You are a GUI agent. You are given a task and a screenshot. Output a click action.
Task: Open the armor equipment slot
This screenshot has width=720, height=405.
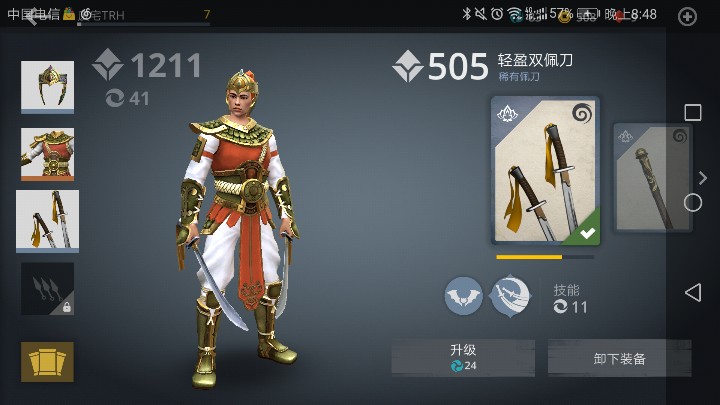coord(47,154)
